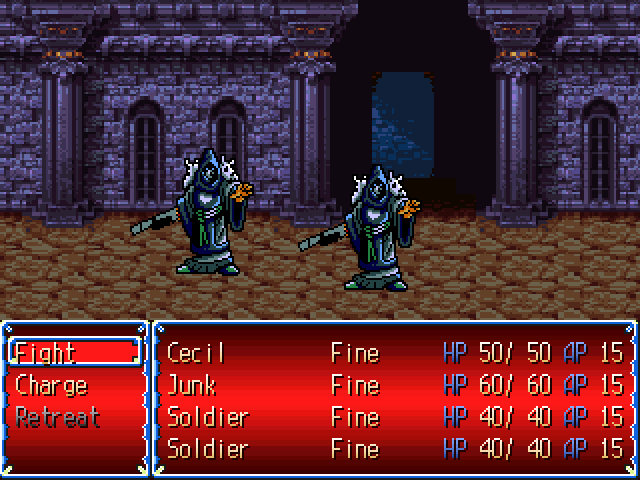Choose the Charge battle option
This screenshot has width=640, height=480.
click(x=52, y=385)
